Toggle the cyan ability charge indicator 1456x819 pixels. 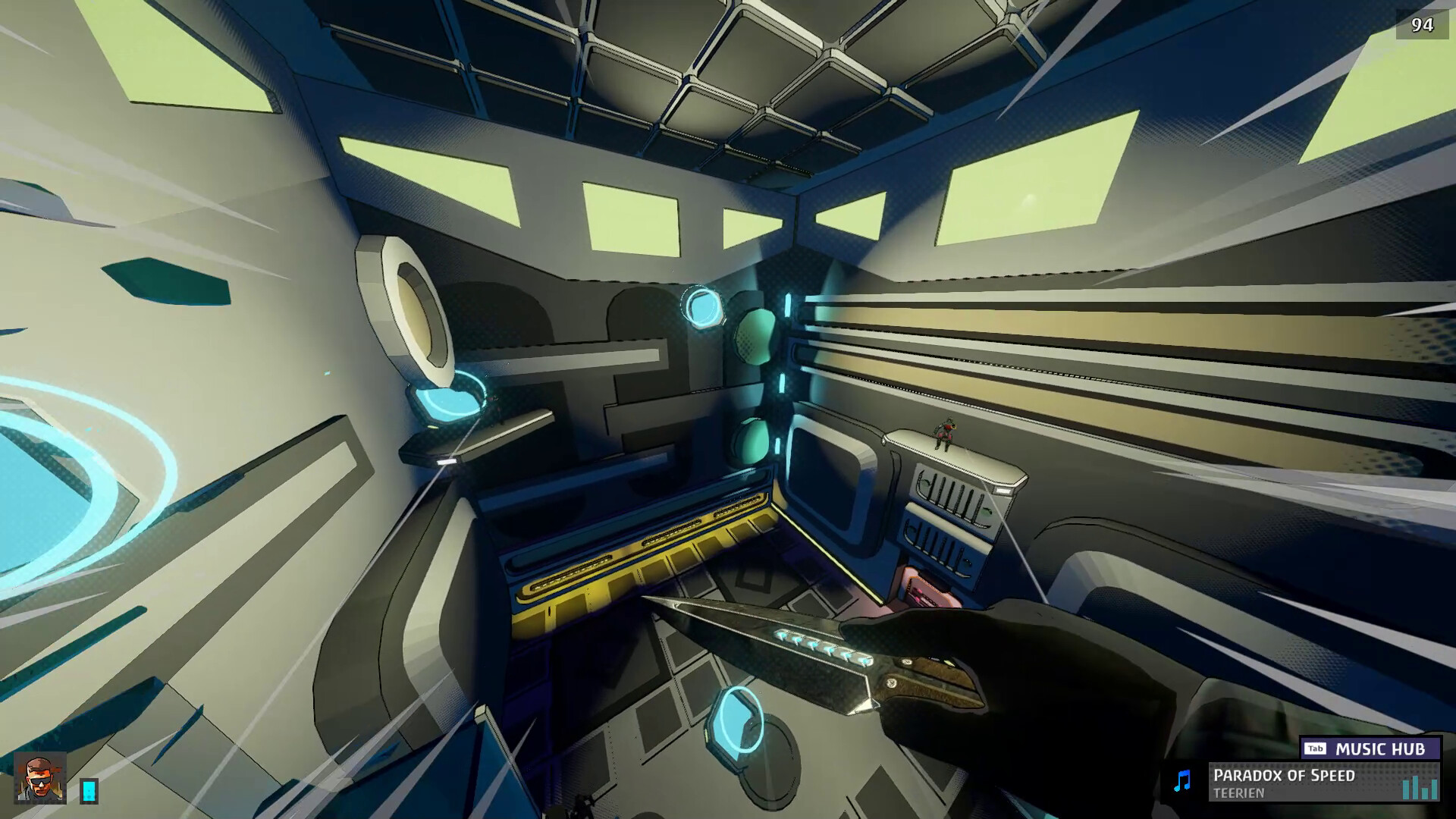click(x=87, y=789)
